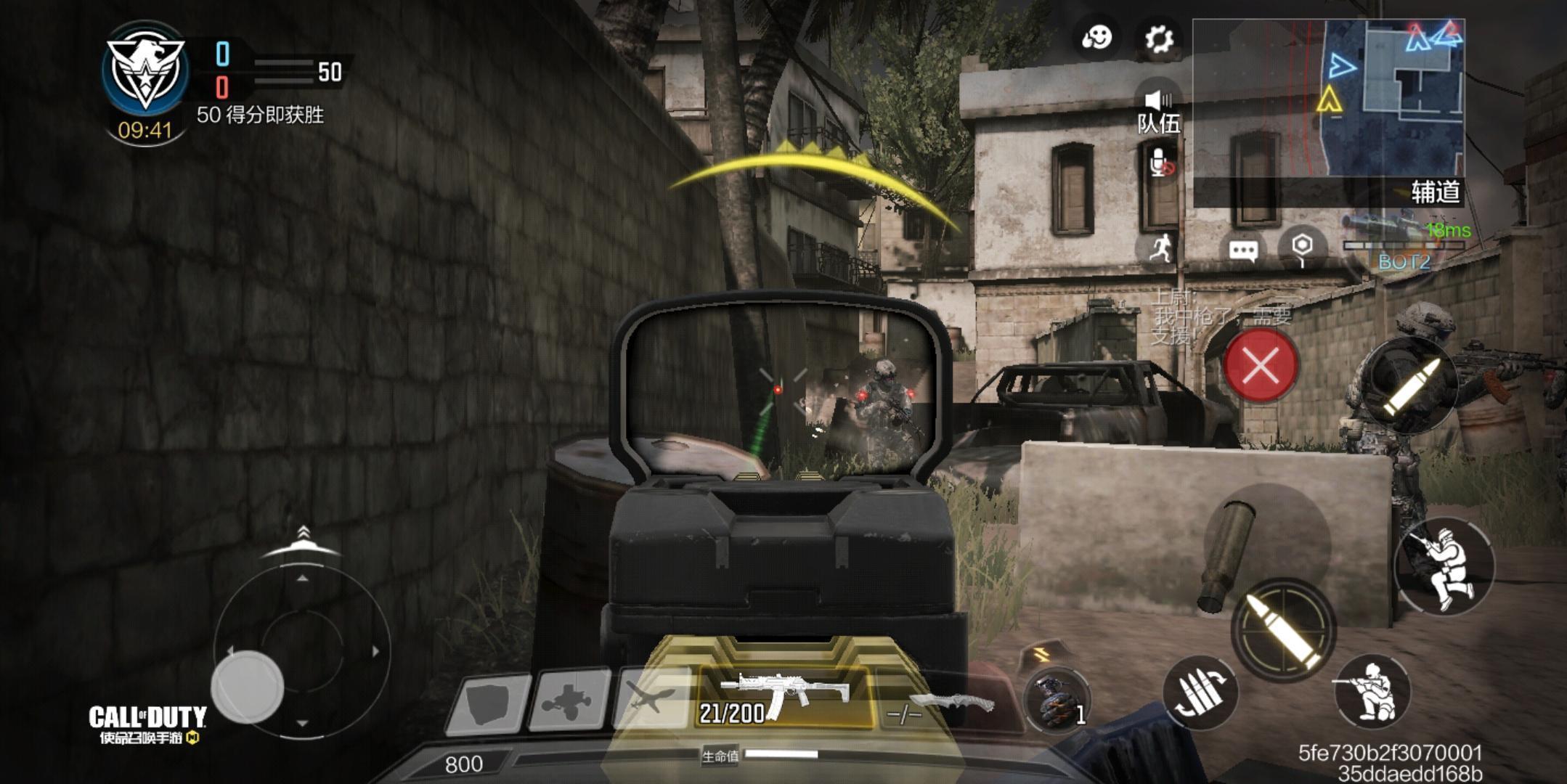Open the settings gear menu

tap(1159, 38)
